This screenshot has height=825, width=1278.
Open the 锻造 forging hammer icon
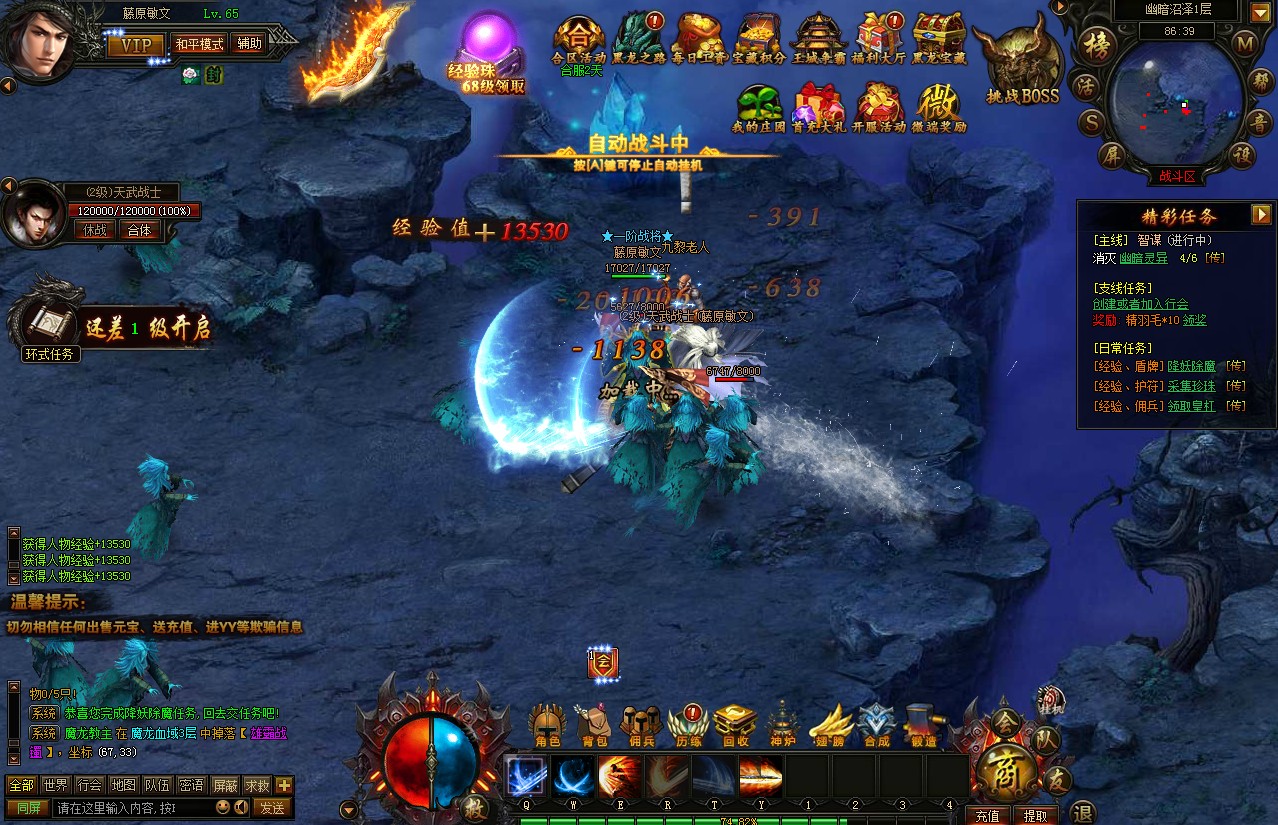tap(923, 725)
